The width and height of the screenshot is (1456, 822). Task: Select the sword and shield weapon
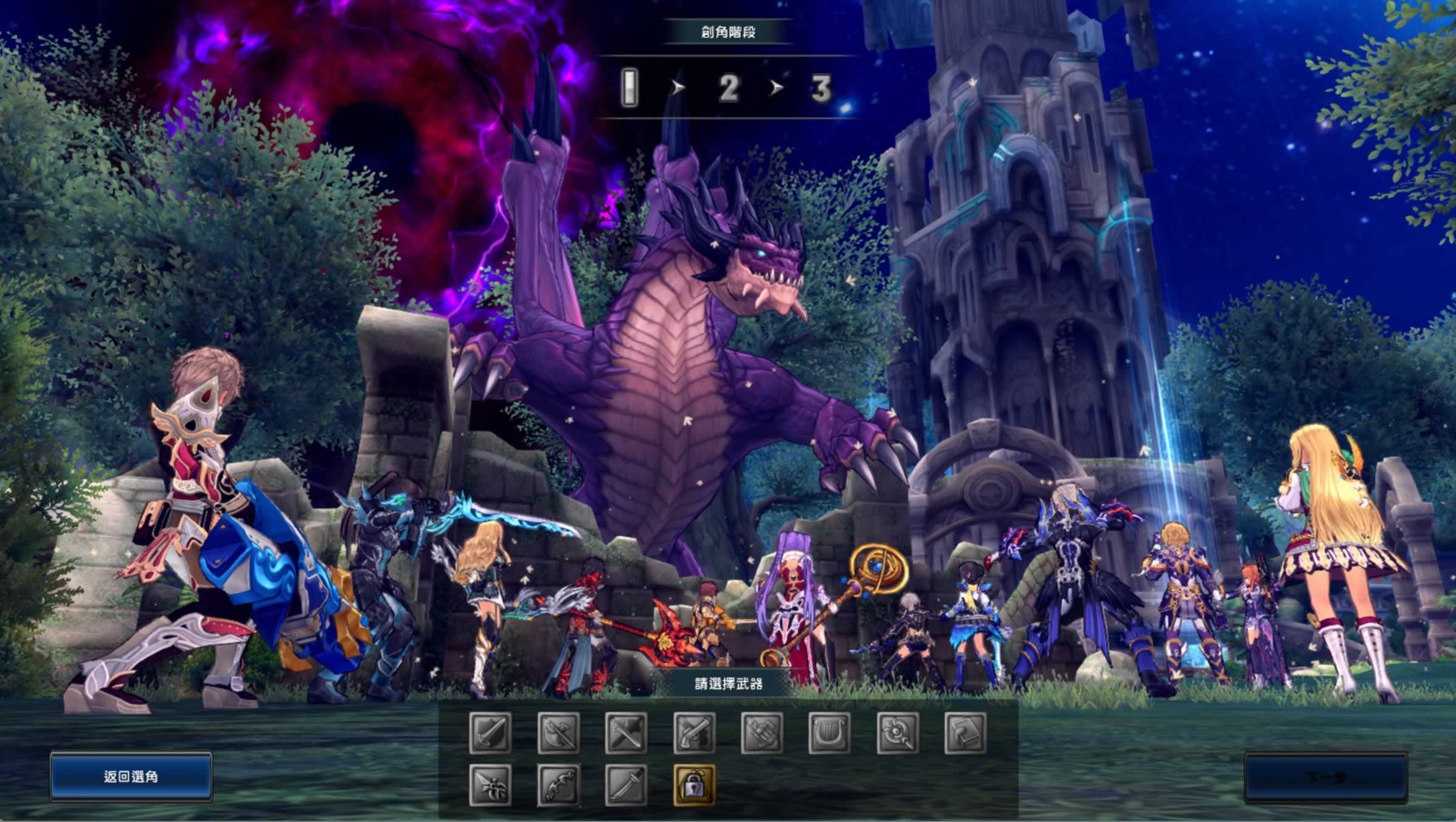point(490,733)
